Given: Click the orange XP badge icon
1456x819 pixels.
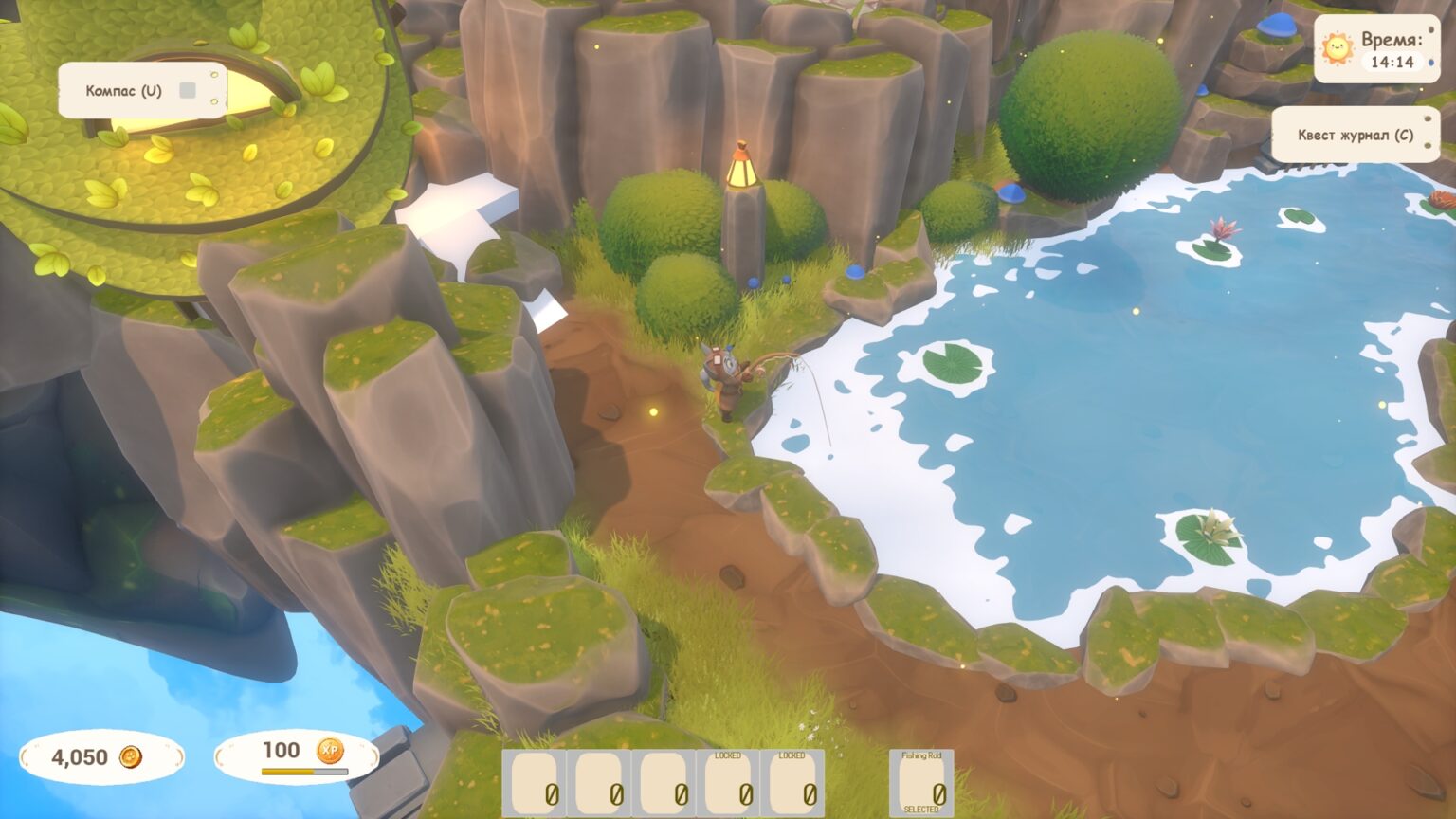Looking at the screenshot, I should tap(329, 751).
